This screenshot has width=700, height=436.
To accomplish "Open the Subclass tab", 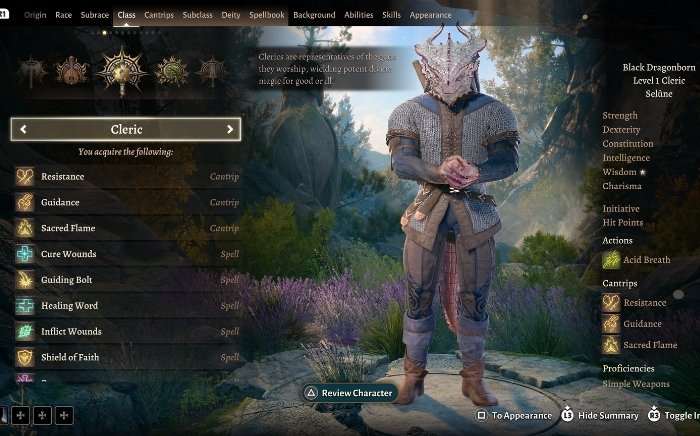I will (x=197, y=15).
